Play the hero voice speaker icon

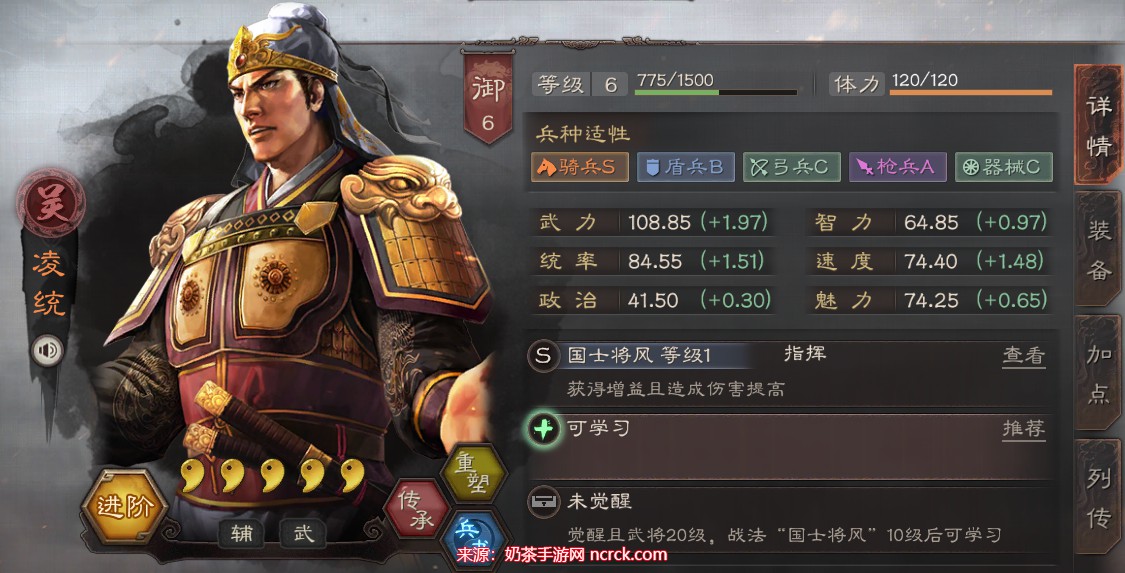(x=47, y=349)
